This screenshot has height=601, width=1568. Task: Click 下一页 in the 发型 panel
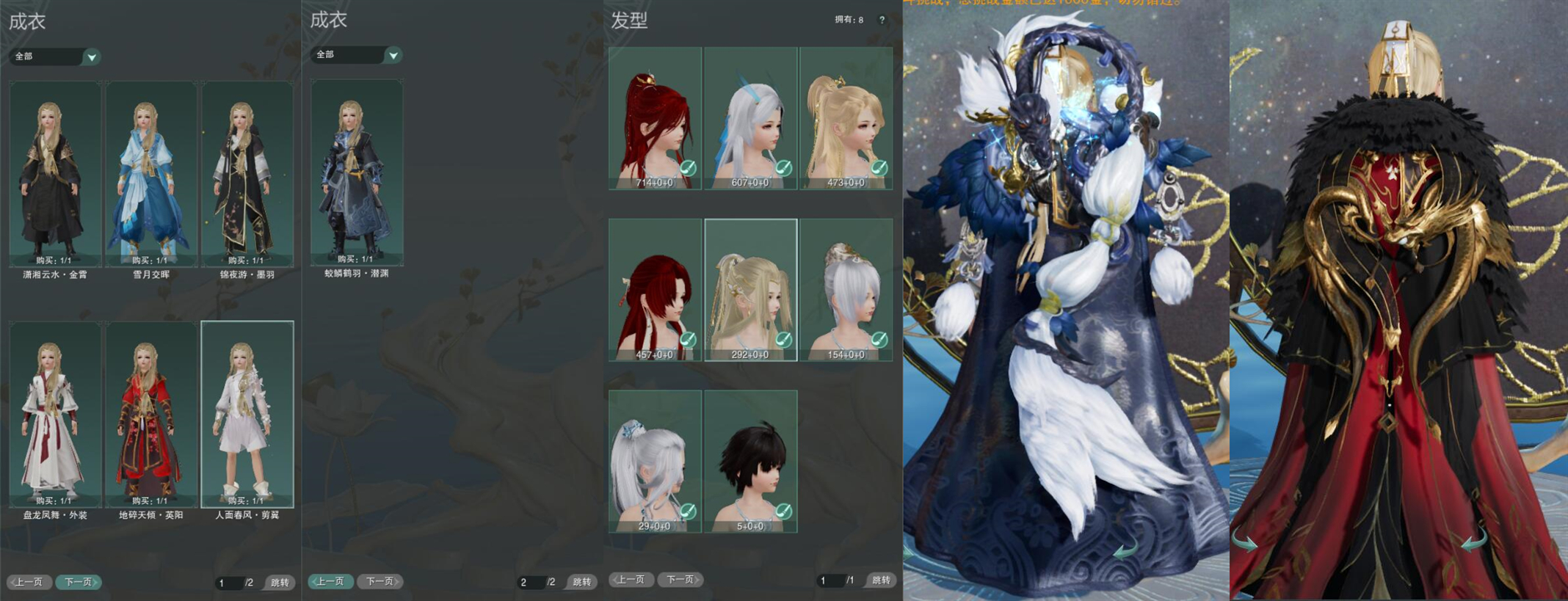[680, 580]
